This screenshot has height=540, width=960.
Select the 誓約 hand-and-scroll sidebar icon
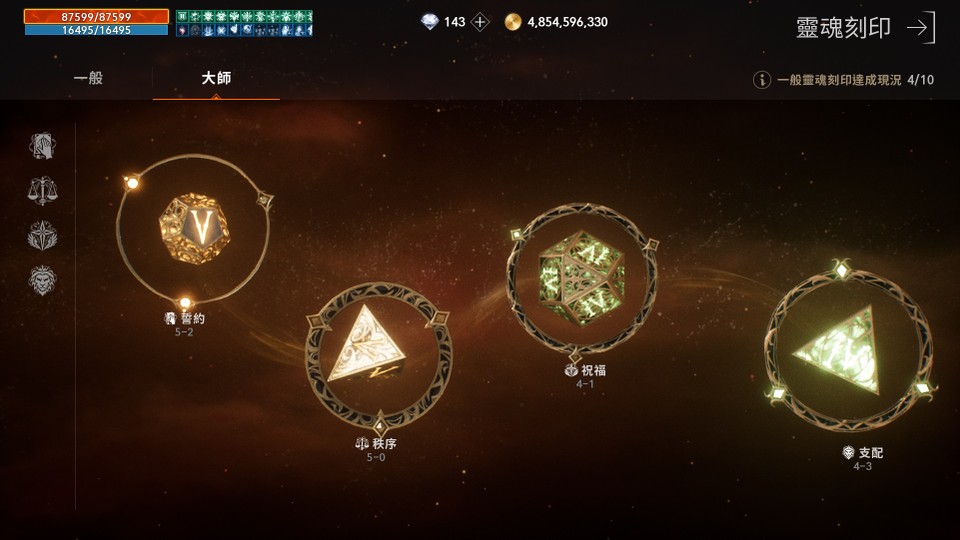click(42, 147)
